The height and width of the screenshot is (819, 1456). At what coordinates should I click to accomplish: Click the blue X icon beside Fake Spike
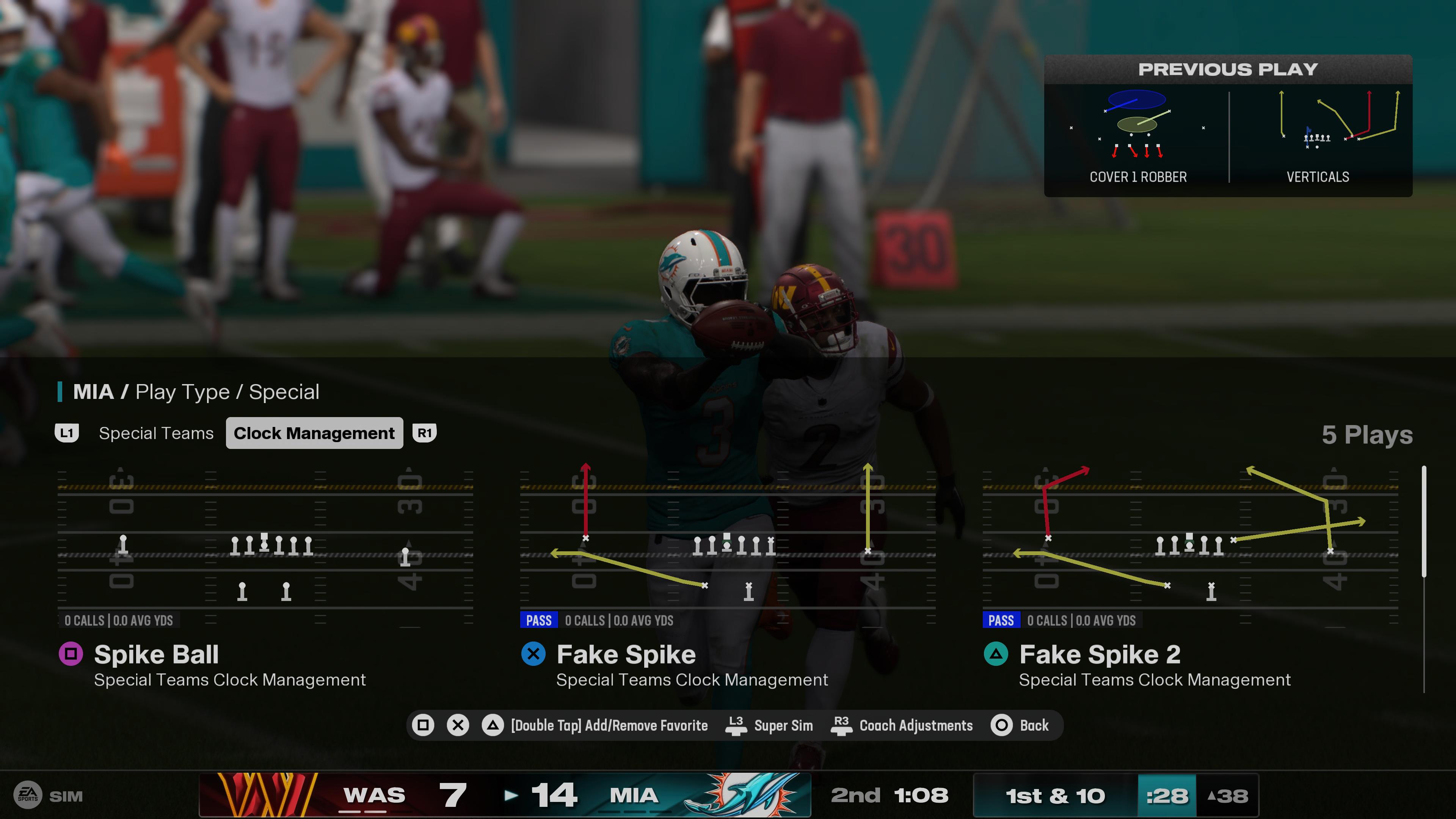point(533,654)
